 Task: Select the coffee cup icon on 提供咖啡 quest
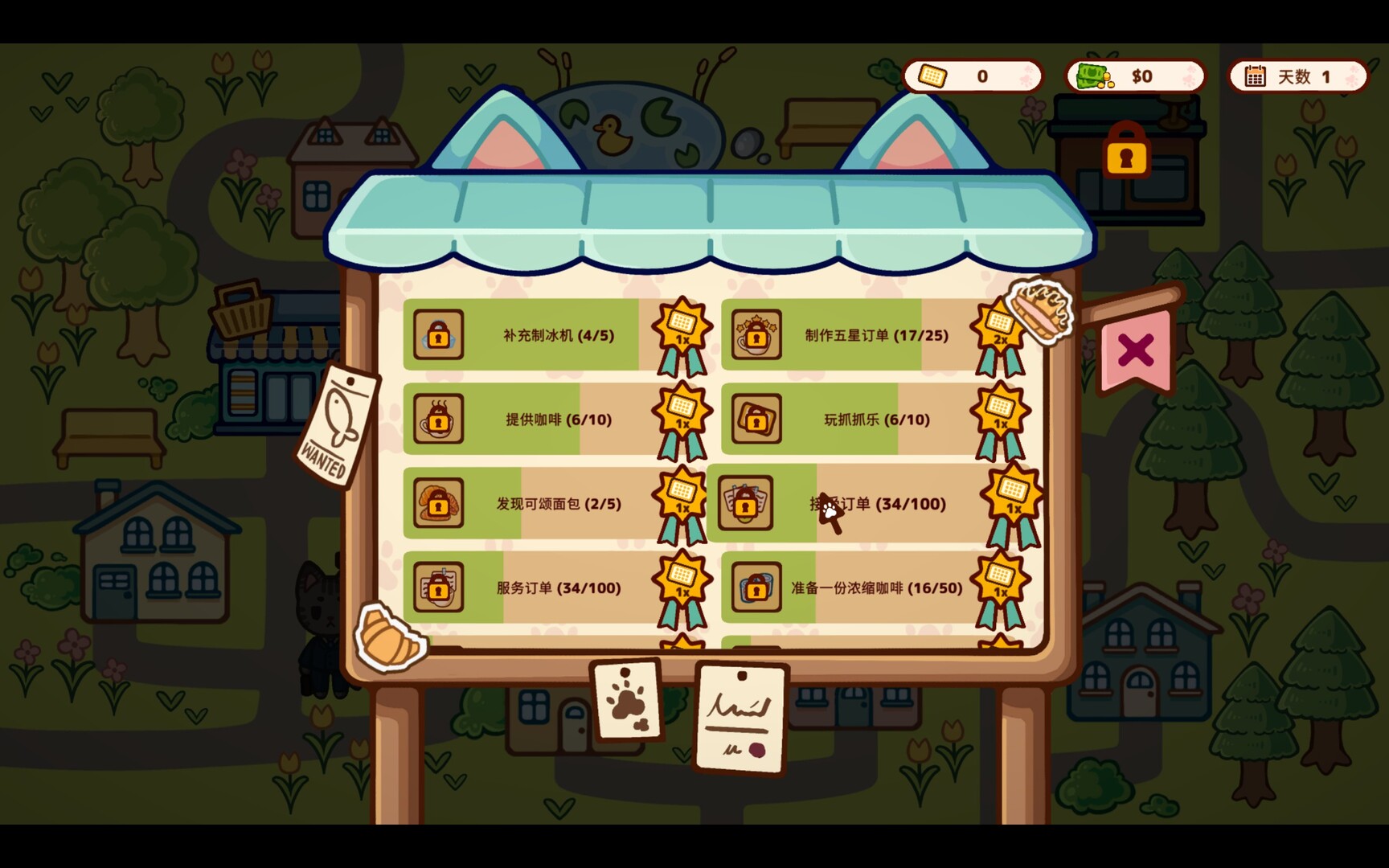[437, 420]
